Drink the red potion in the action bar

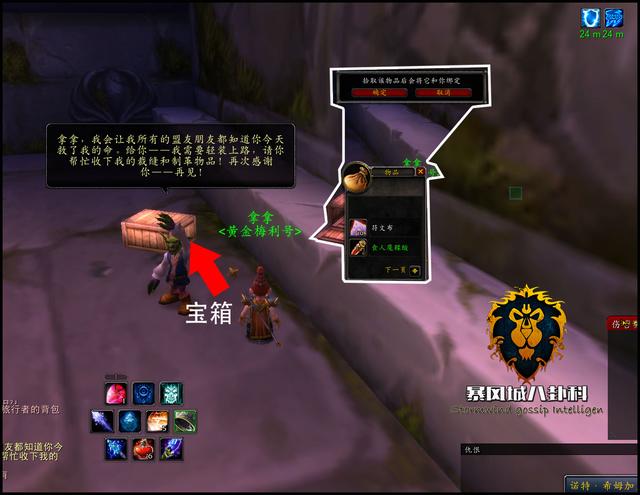pyautogui.click(x=143, y=449)
